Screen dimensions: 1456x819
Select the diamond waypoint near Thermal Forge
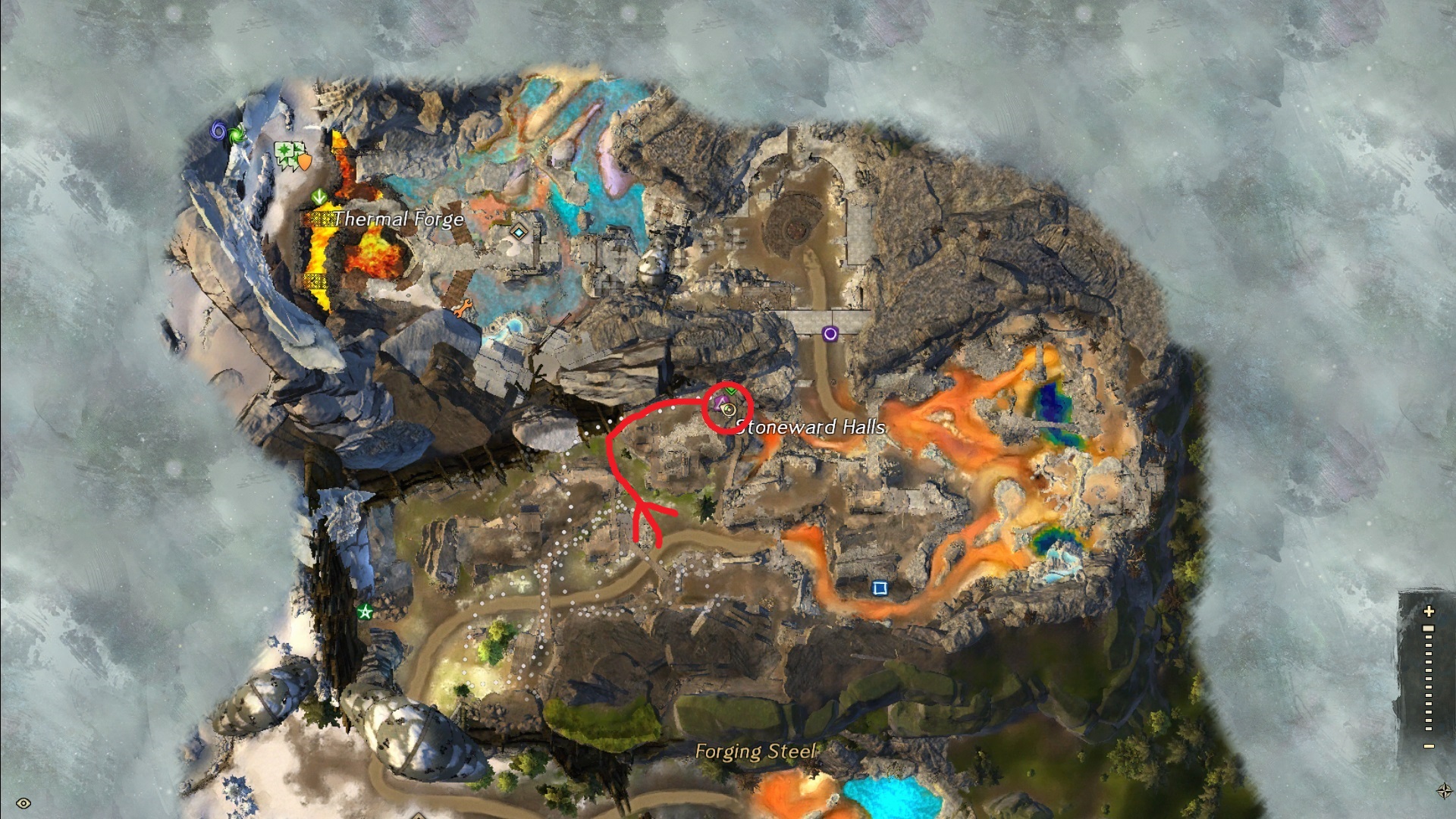519,232
